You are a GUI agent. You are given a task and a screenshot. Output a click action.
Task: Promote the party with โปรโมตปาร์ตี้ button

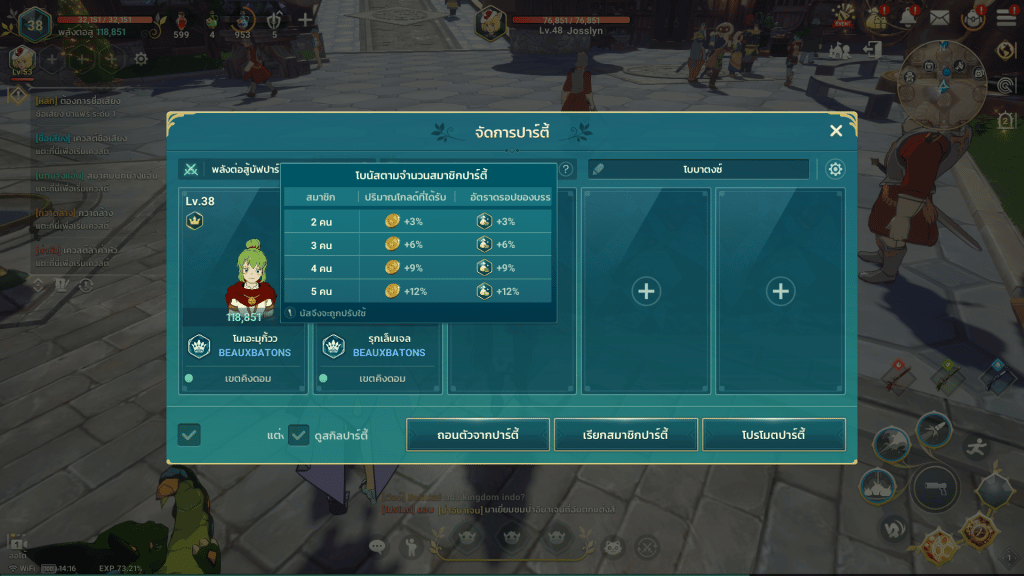click(774, 435)
